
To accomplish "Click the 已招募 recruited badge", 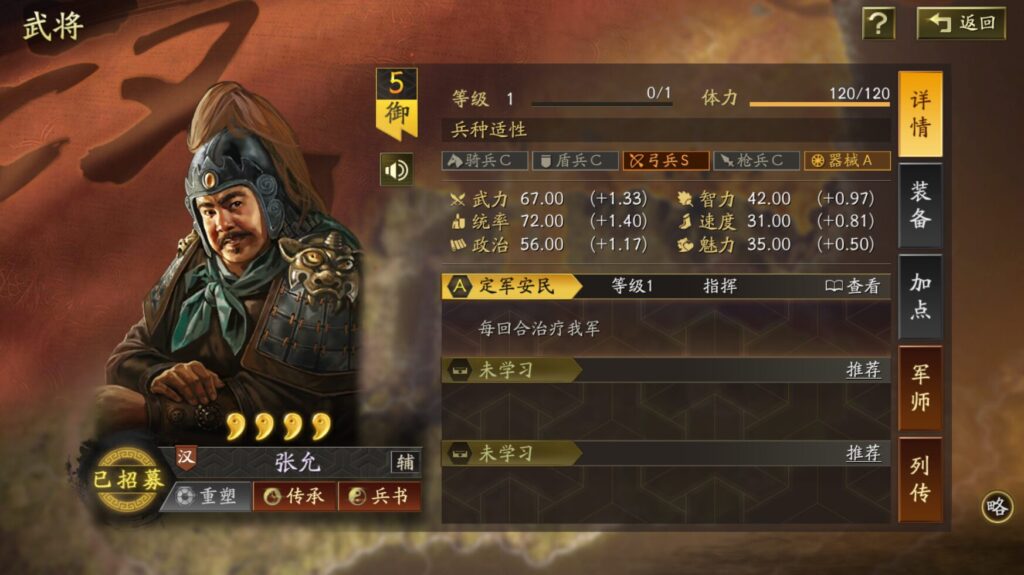I will pyautogui.click(x=127, y=479).
